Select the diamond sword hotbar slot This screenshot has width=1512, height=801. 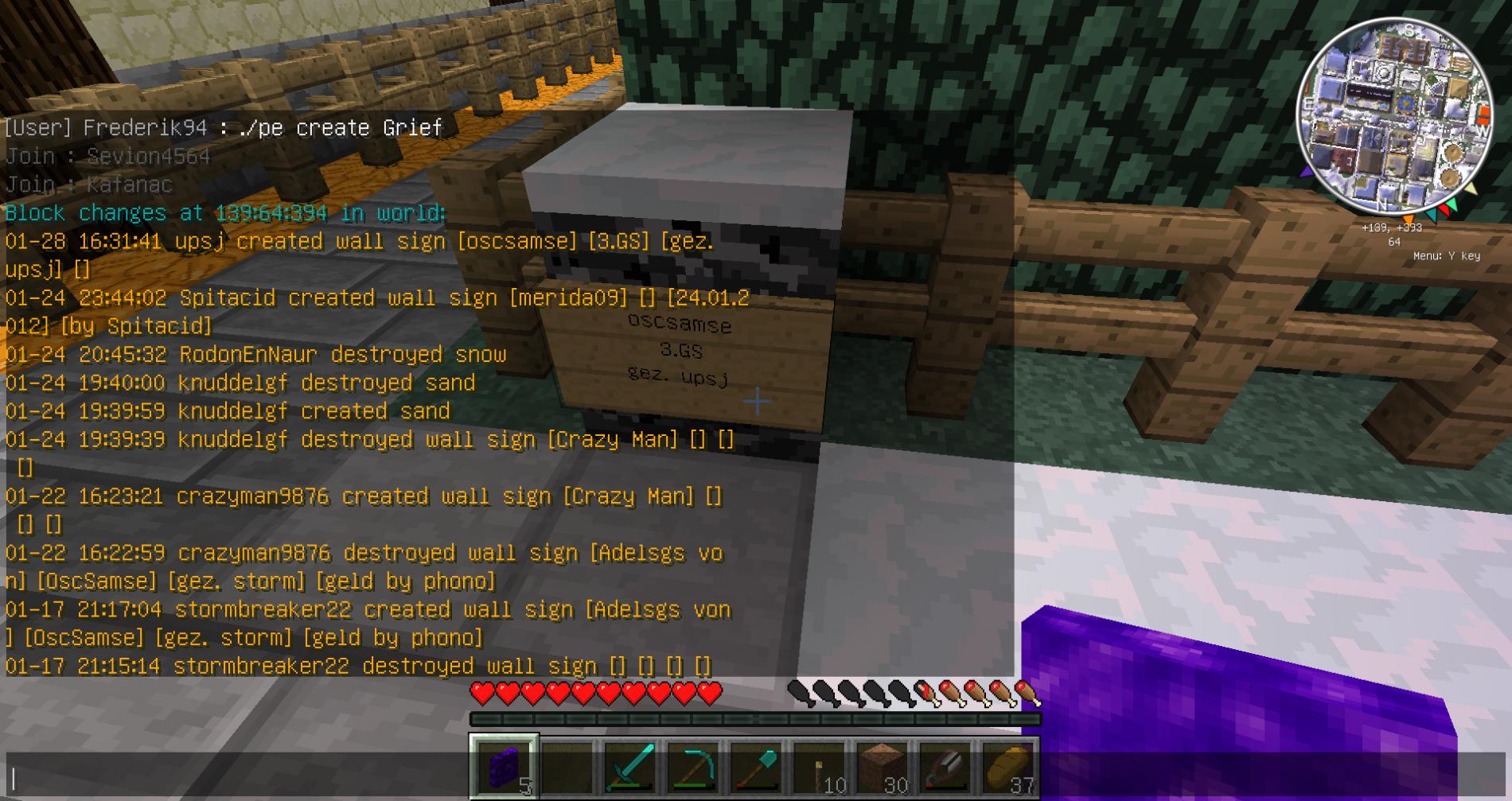[629, 768]
